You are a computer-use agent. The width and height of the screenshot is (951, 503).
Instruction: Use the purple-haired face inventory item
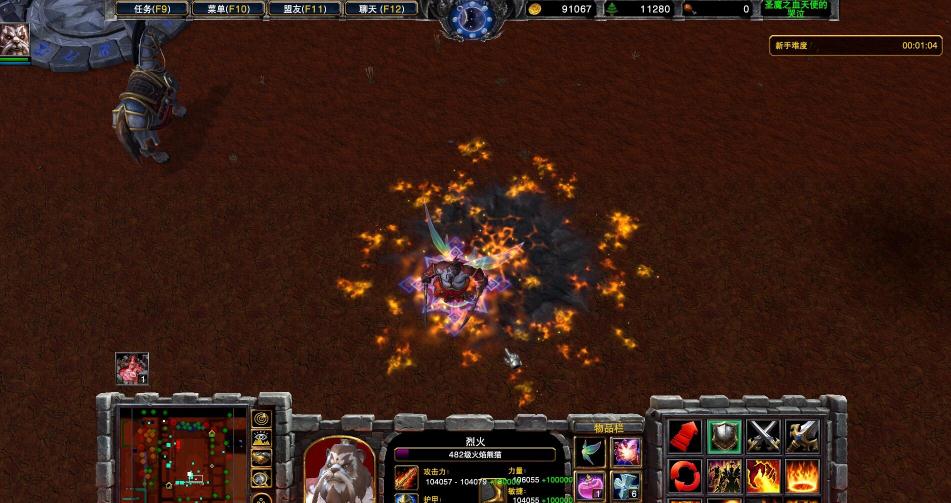point(626,452)
